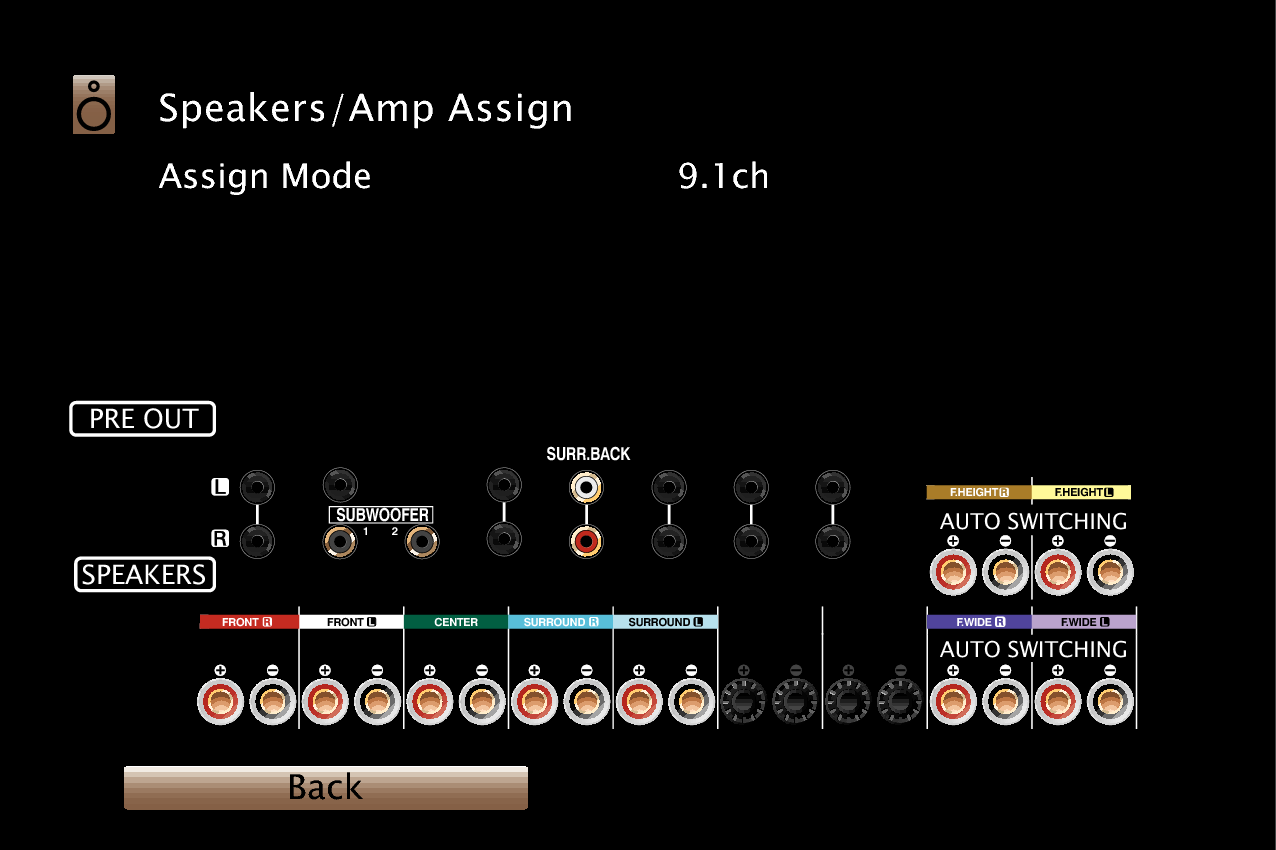Image resolution: width=1276 pixels, height=850 pixels.
Task: Change the 9.1ch assign mode value
Action: (723, 177)
